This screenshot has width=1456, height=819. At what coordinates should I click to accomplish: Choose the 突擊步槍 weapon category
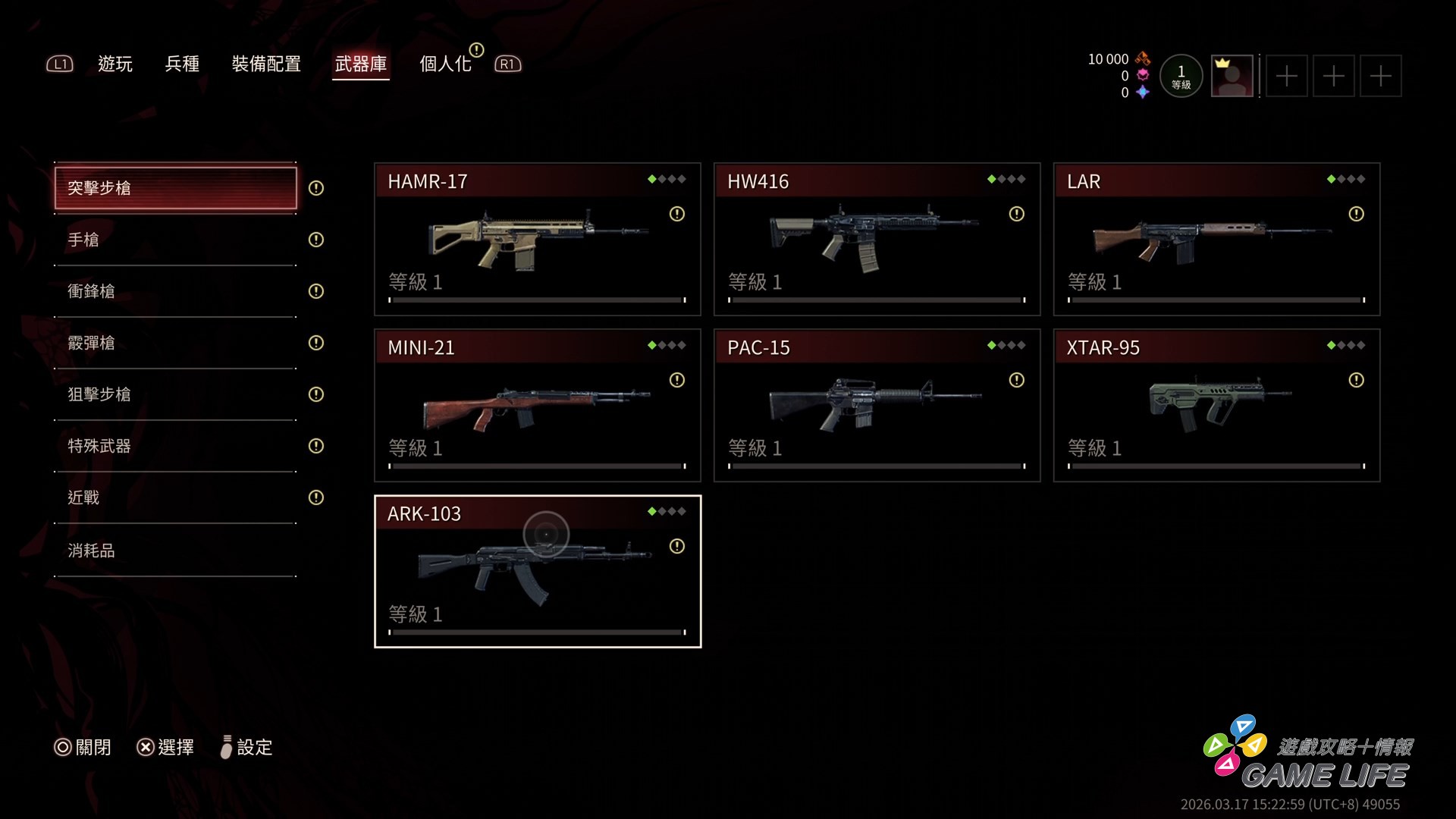coord(175,188)
